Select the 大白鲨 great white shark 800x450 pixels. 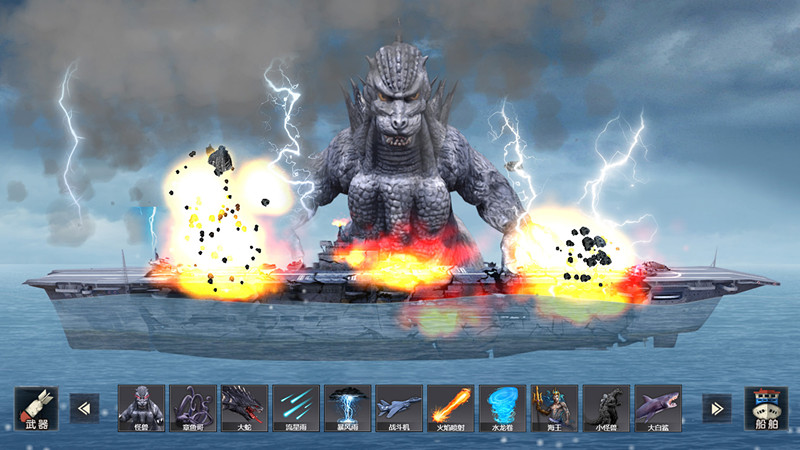657,408
